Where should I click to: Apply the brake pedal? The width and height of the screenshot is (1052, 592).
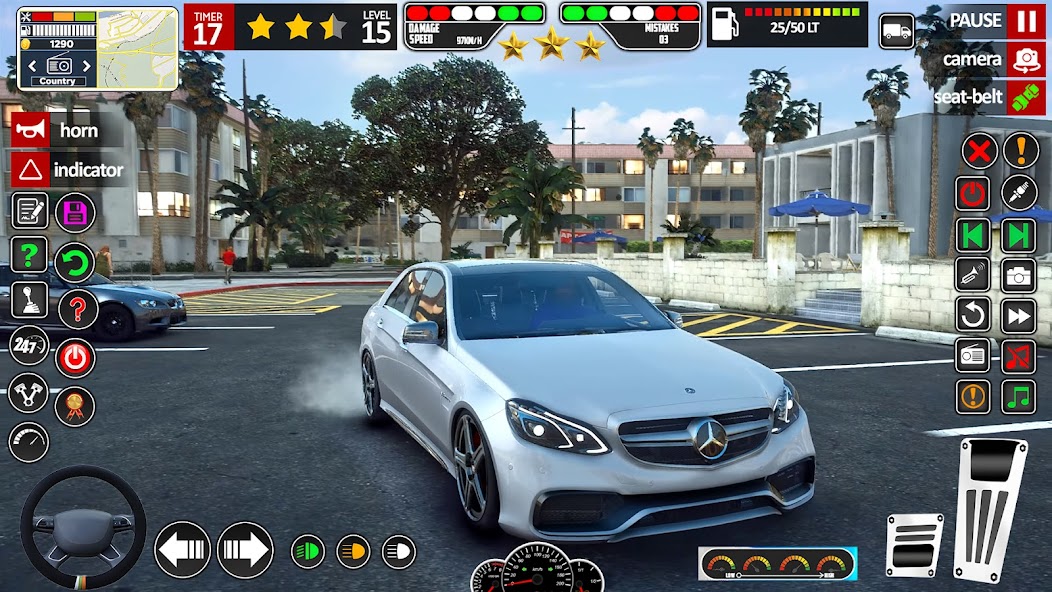point(914,545)
